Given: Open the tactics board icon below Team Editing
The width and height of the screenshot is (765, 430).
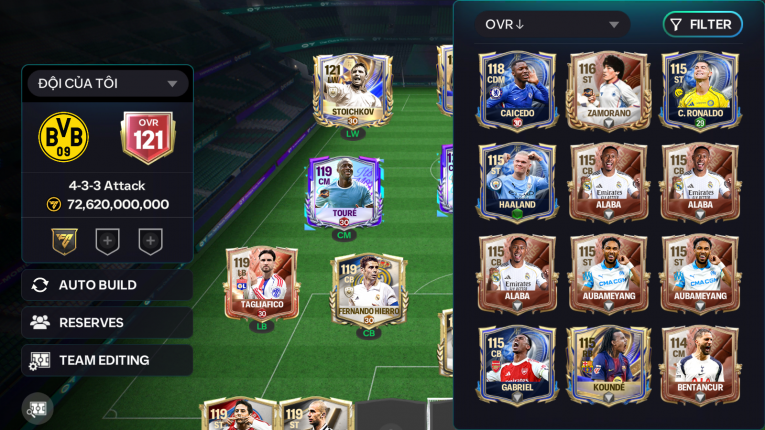Looking at the screenshot, I should coord(38,408).
